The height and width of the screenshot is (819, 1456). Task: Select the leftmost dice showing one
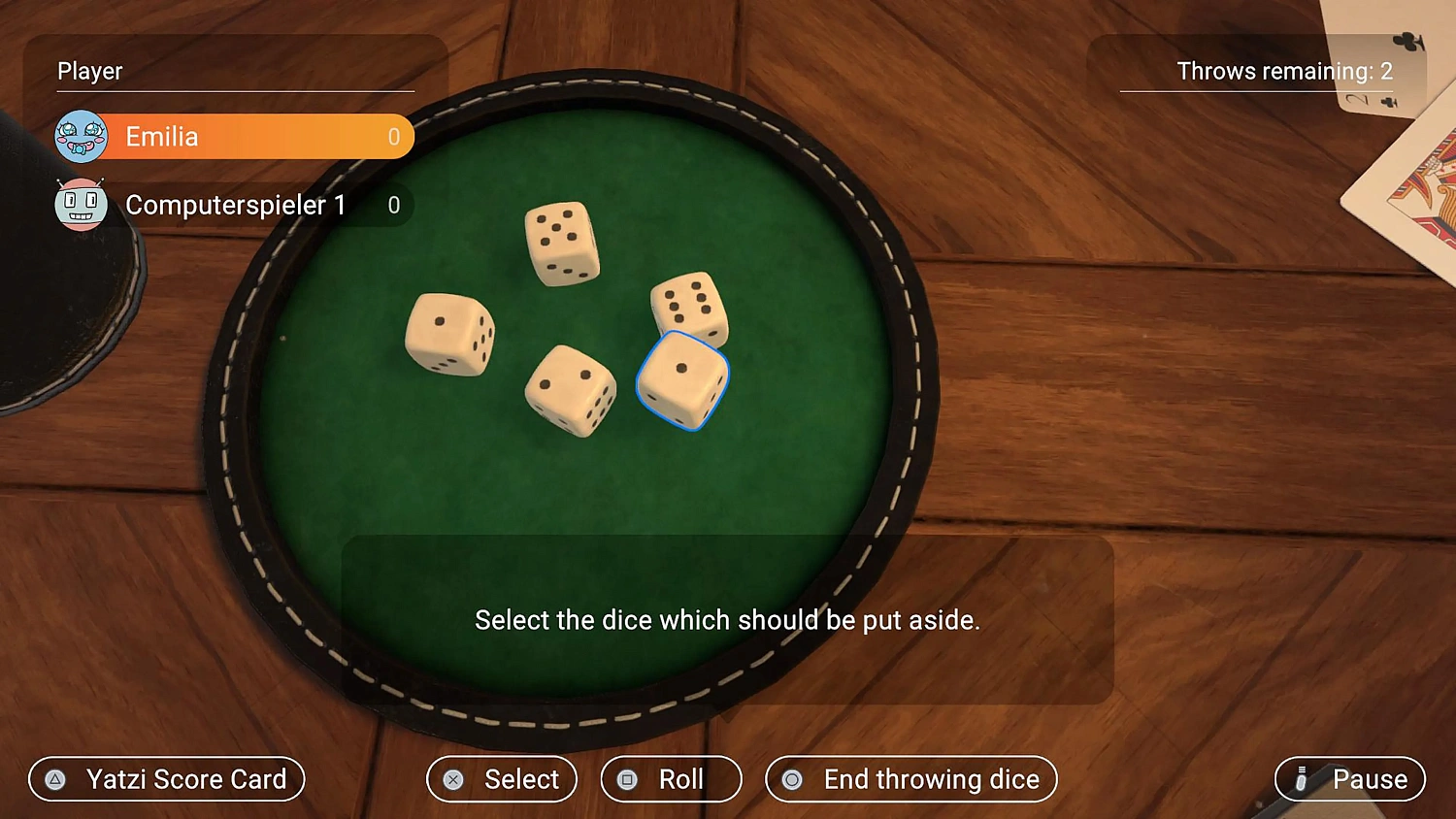(x=449, y=335)
